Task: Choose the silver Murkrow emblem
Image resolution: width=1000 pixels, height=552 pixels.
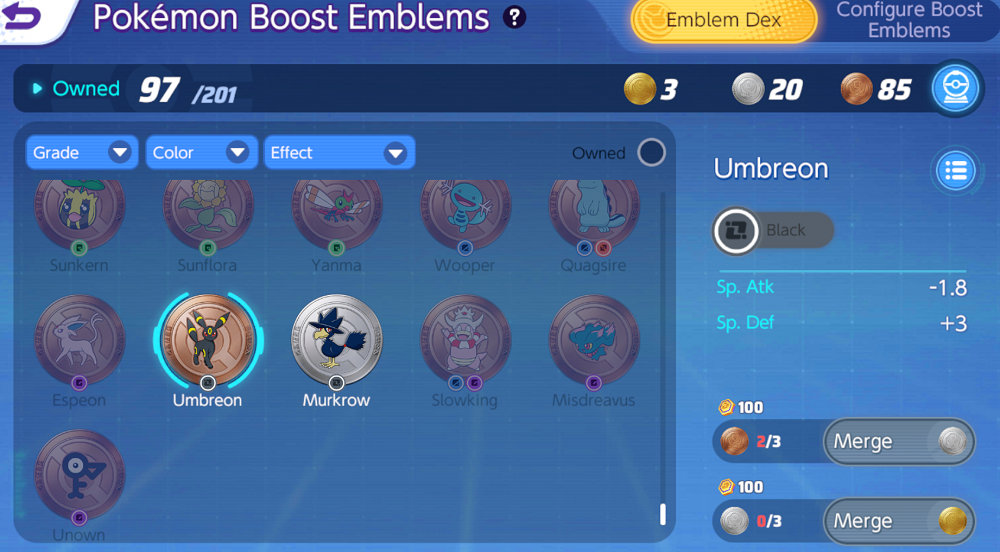Action: tap(337, 340)
